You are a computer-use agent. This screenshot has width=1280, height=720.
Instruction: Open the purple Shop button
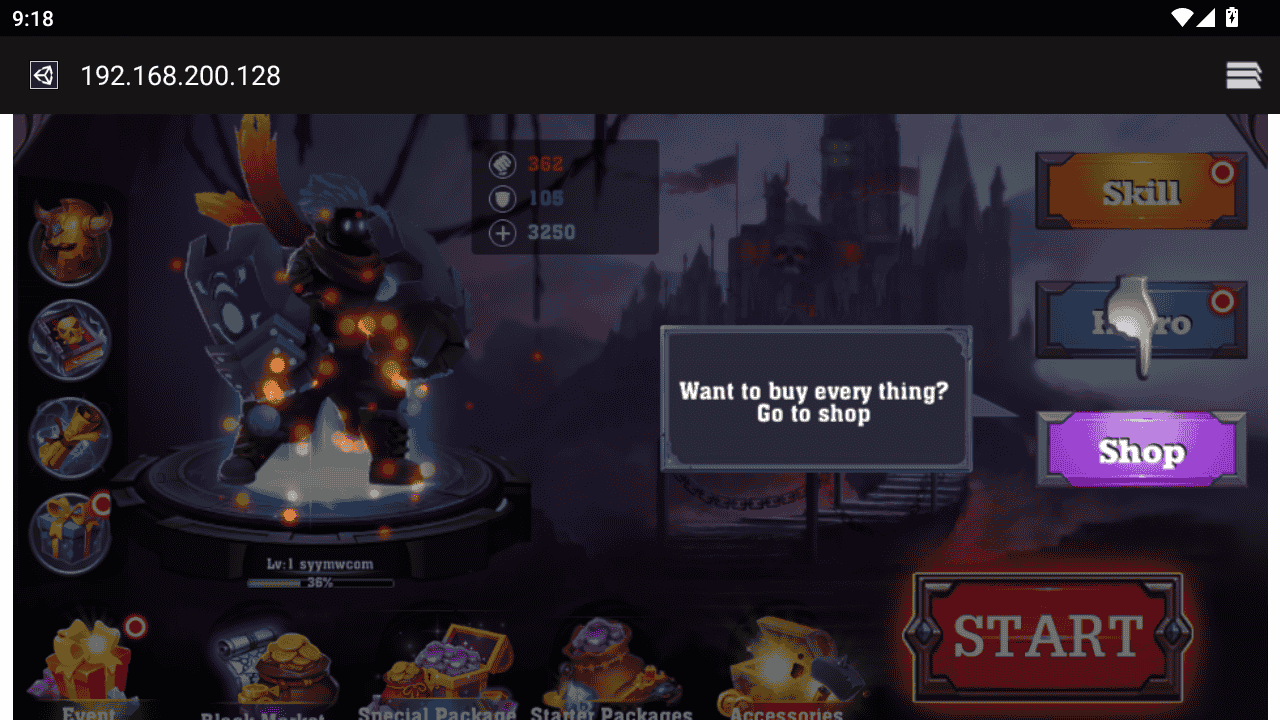coord(1141,451)
